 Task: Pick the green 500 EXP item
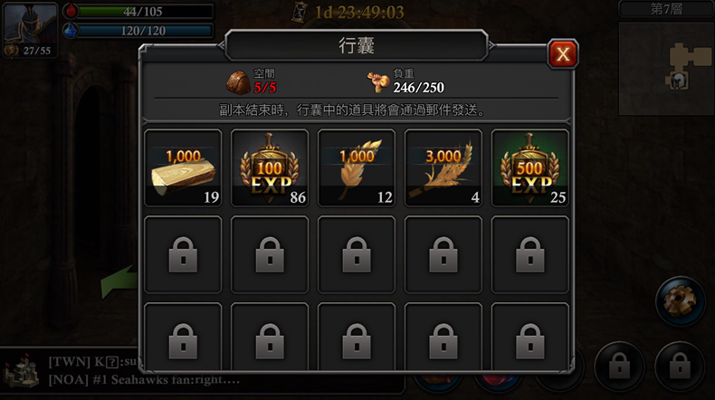[530, 168]
